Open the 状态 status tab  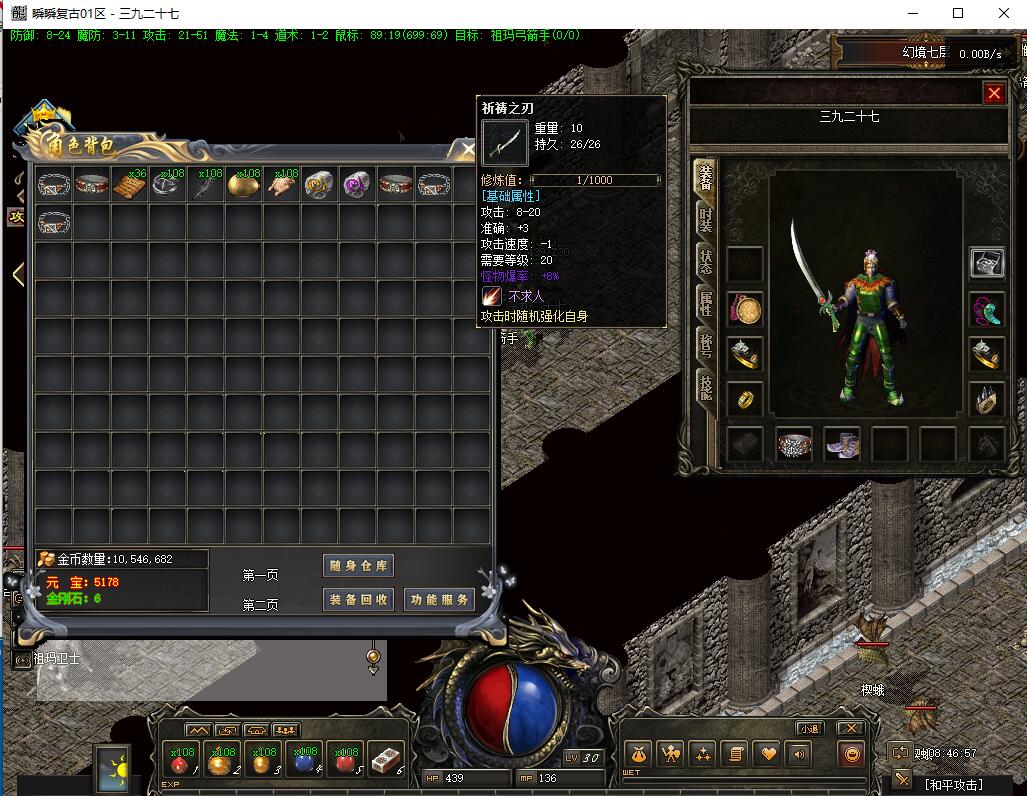click(x=705, y=262)
